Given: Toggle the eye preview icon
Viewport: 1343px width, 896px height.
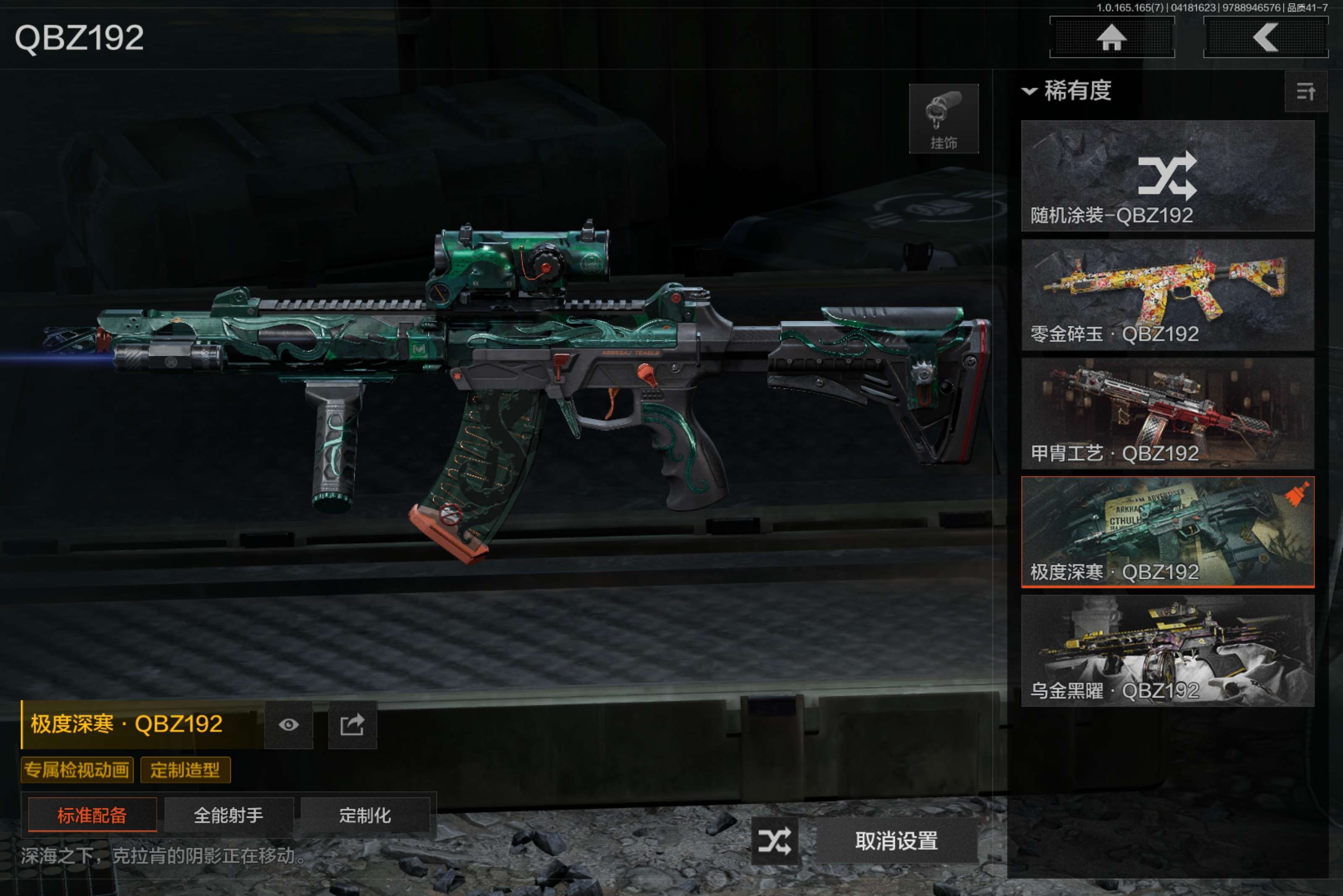Looking at the screenshot, I should pyautogui.click(x=289, y=724).
